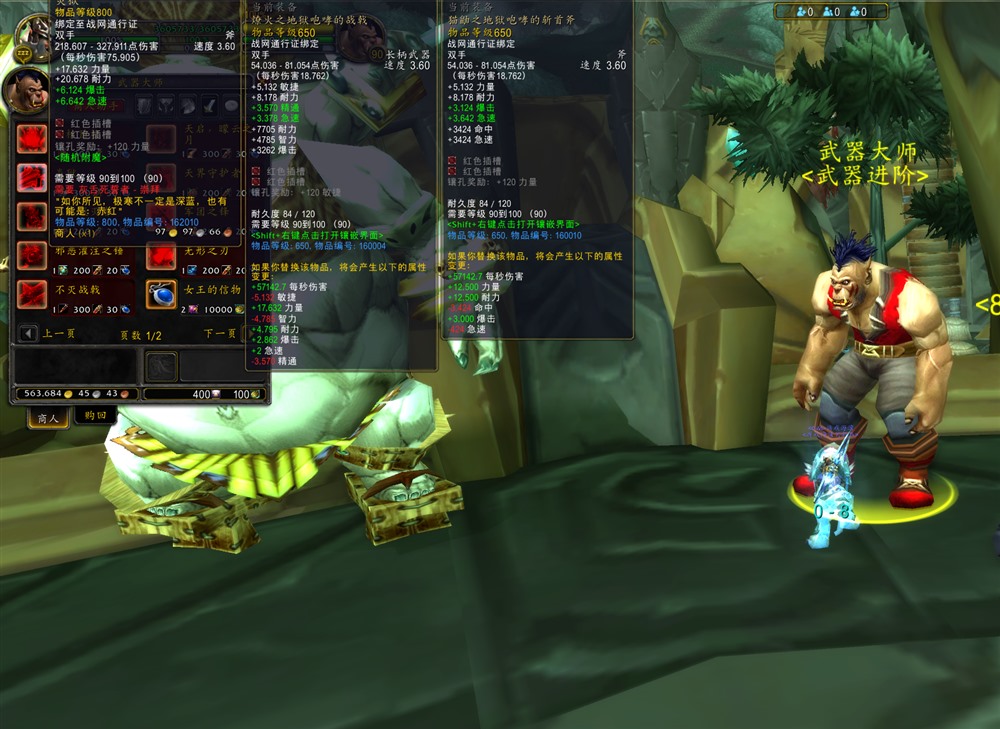
Task: Go to previous page with 上一页 arrow
Action: point(28,333)
